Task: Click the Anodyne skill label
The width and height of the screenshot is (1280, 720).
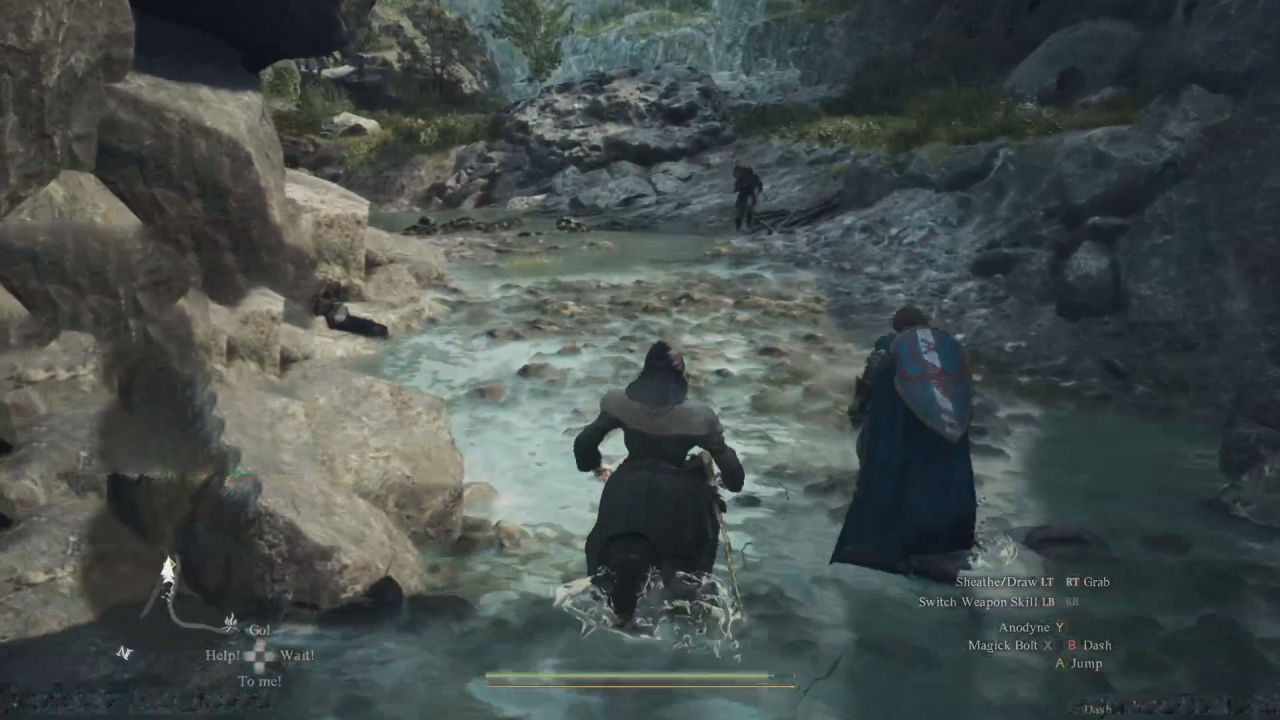Action: click(1024, 627)
